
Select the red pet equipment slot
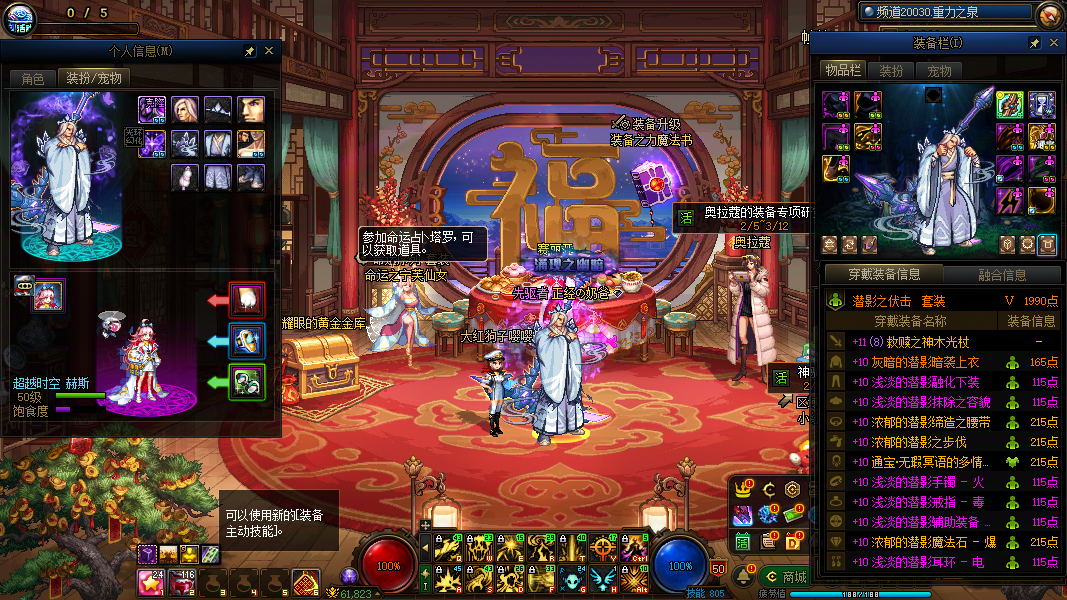coord(246,299)
